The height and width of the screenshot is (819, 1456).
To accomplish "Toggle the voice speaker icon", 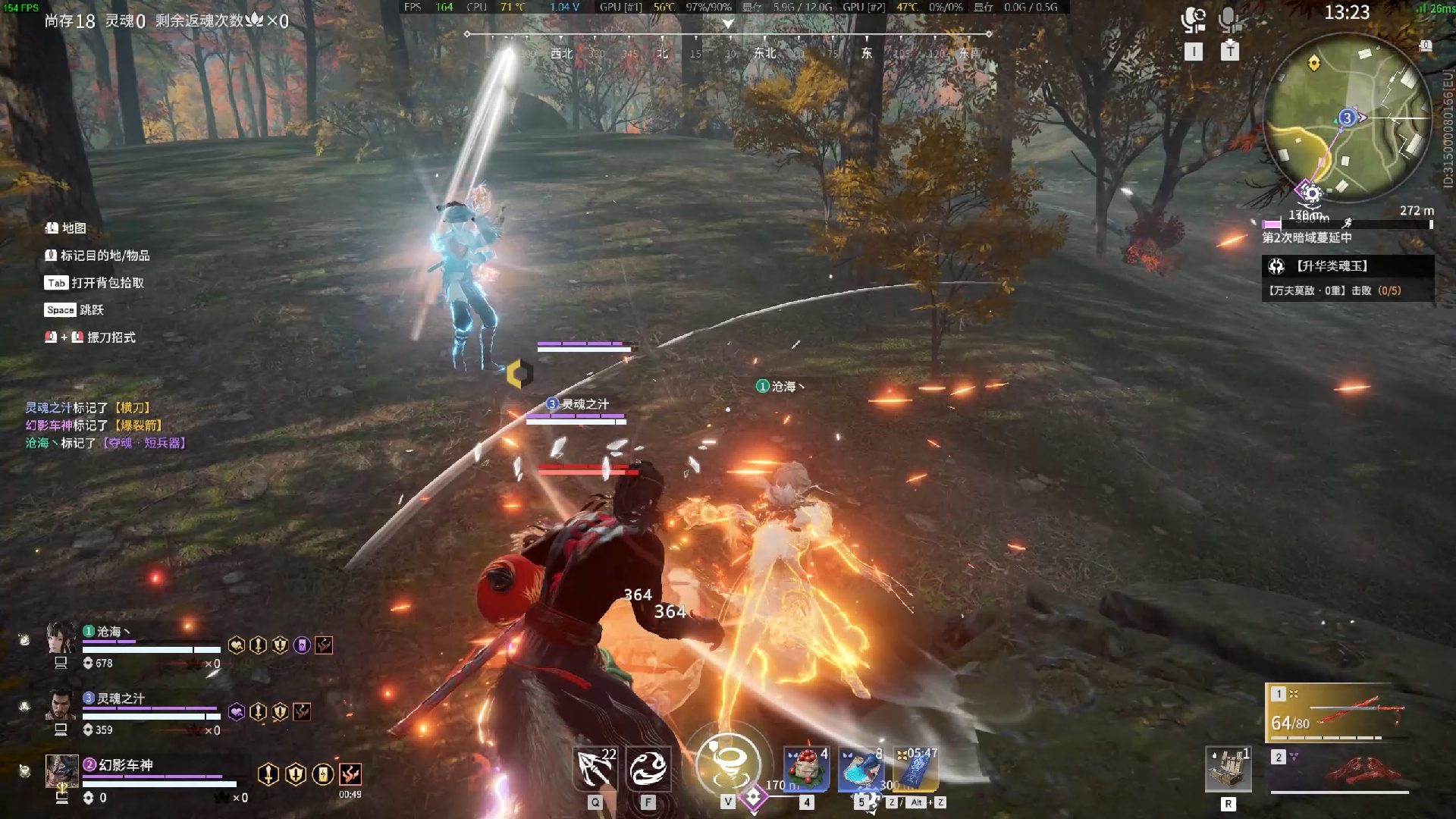I will point(1194,20).
